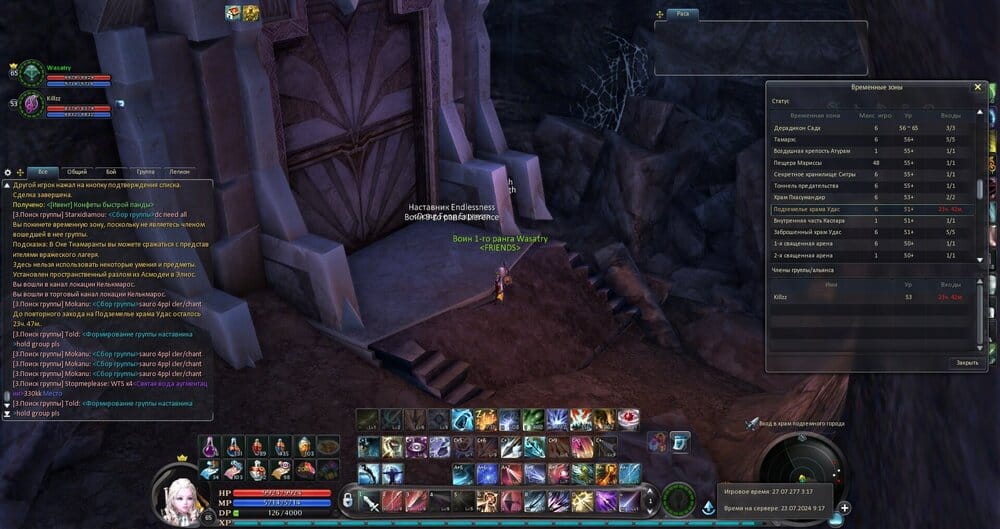Select party member Wasatry's portrait frame

(31, 73)
